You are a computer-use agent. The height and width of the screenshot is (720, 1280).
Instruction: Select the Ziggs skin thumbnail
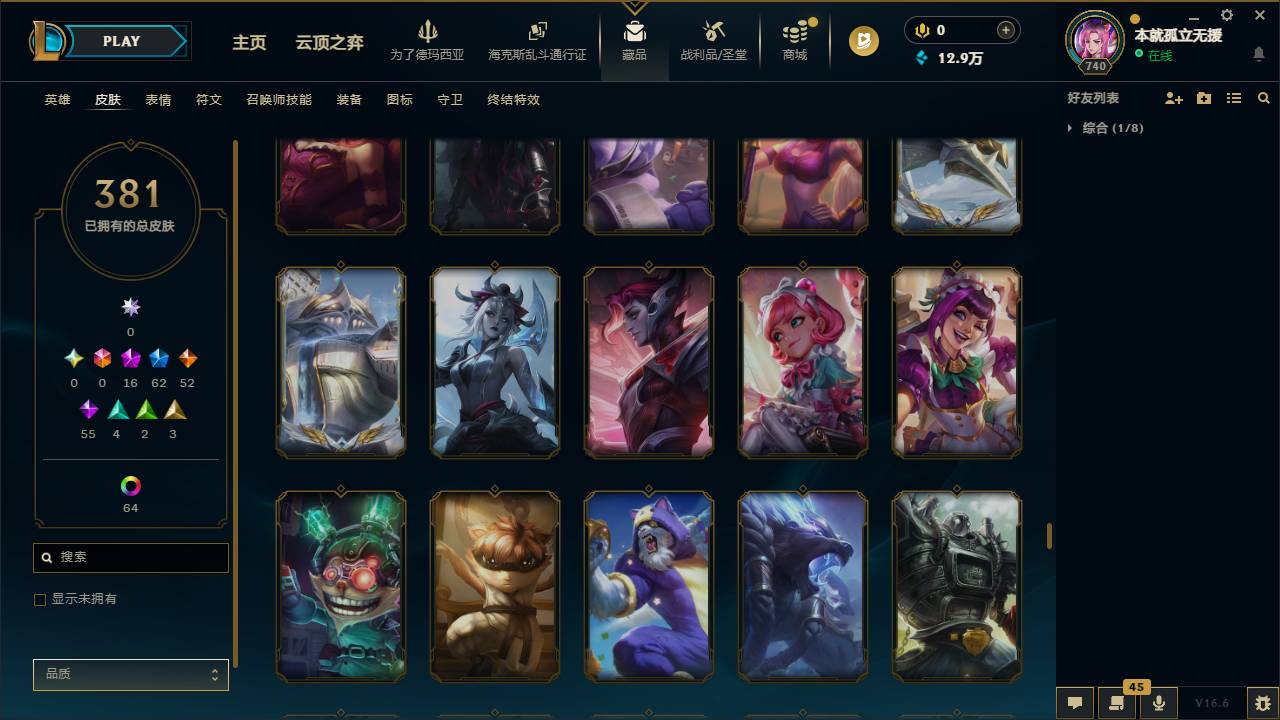(341, 586)
